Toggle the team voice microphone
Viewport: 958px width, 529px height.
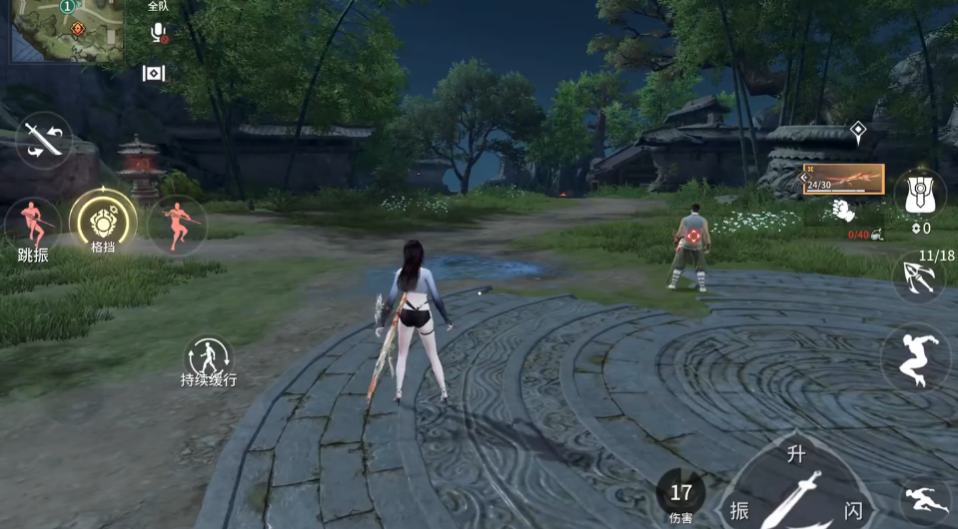pos(158,33)
